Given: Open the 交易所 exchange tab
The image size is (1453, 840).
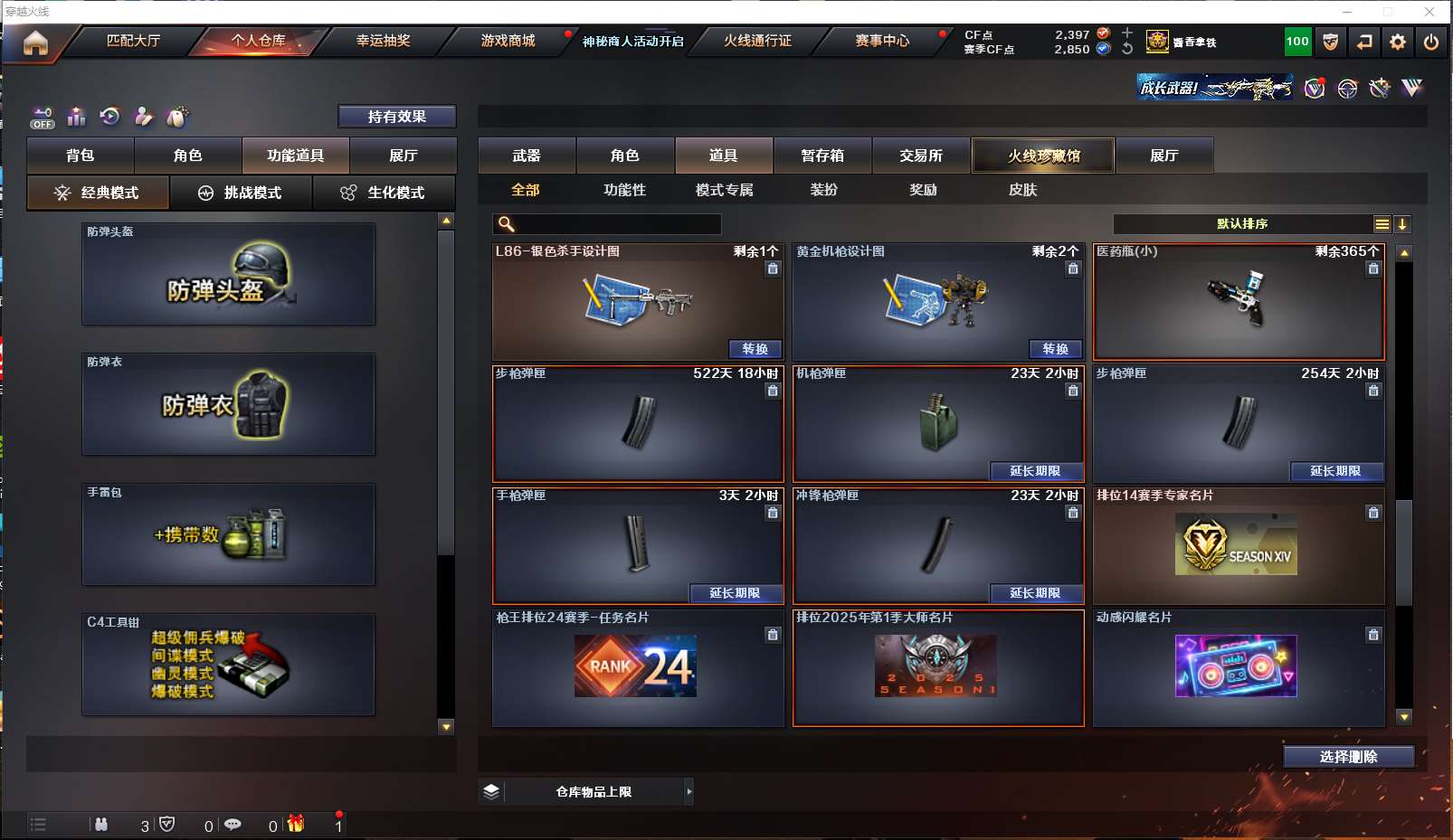Looking at the screenshot, I should coord(921,156).
